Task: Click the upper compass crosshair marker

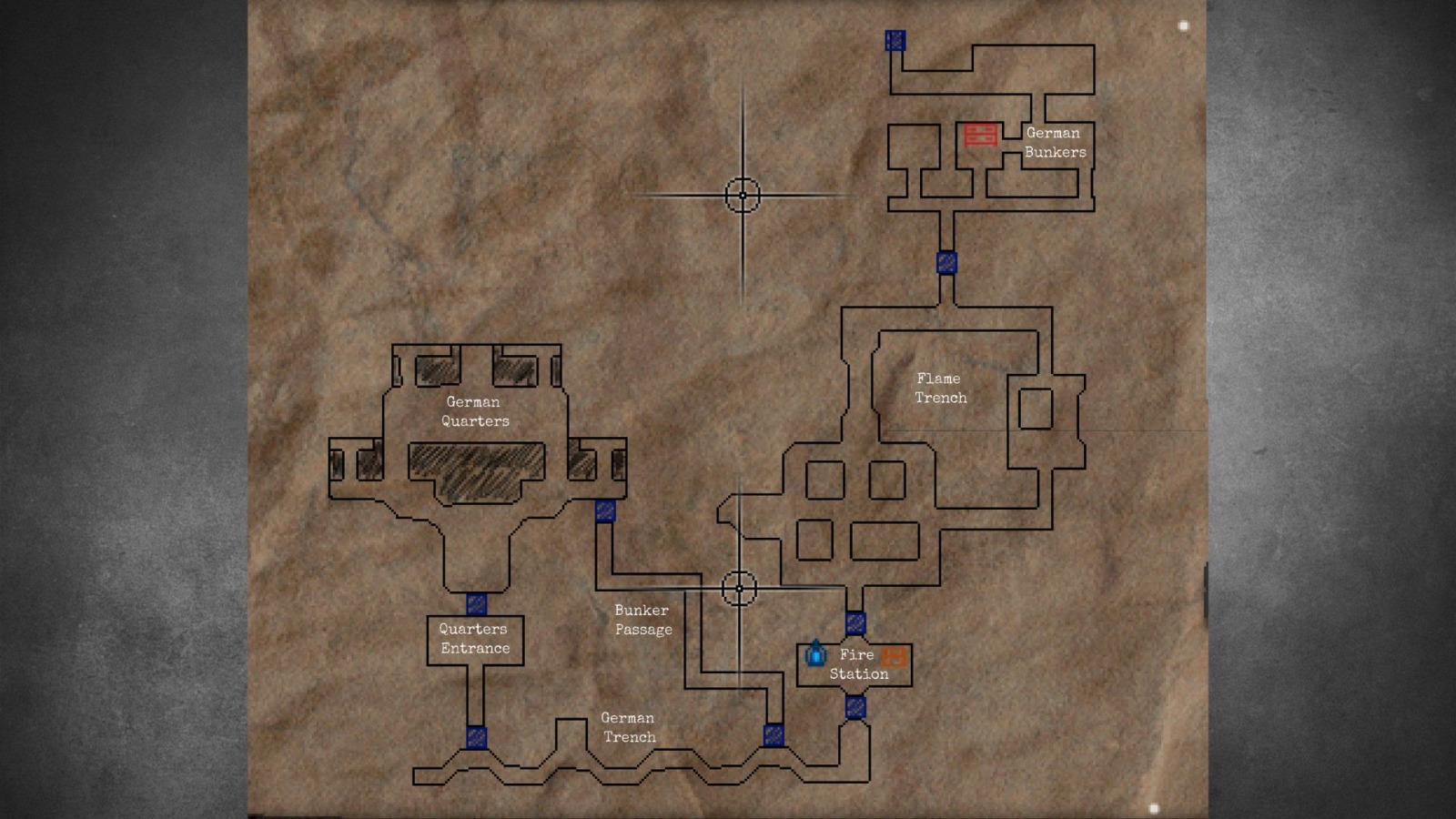Action: (x=744, y=194)
